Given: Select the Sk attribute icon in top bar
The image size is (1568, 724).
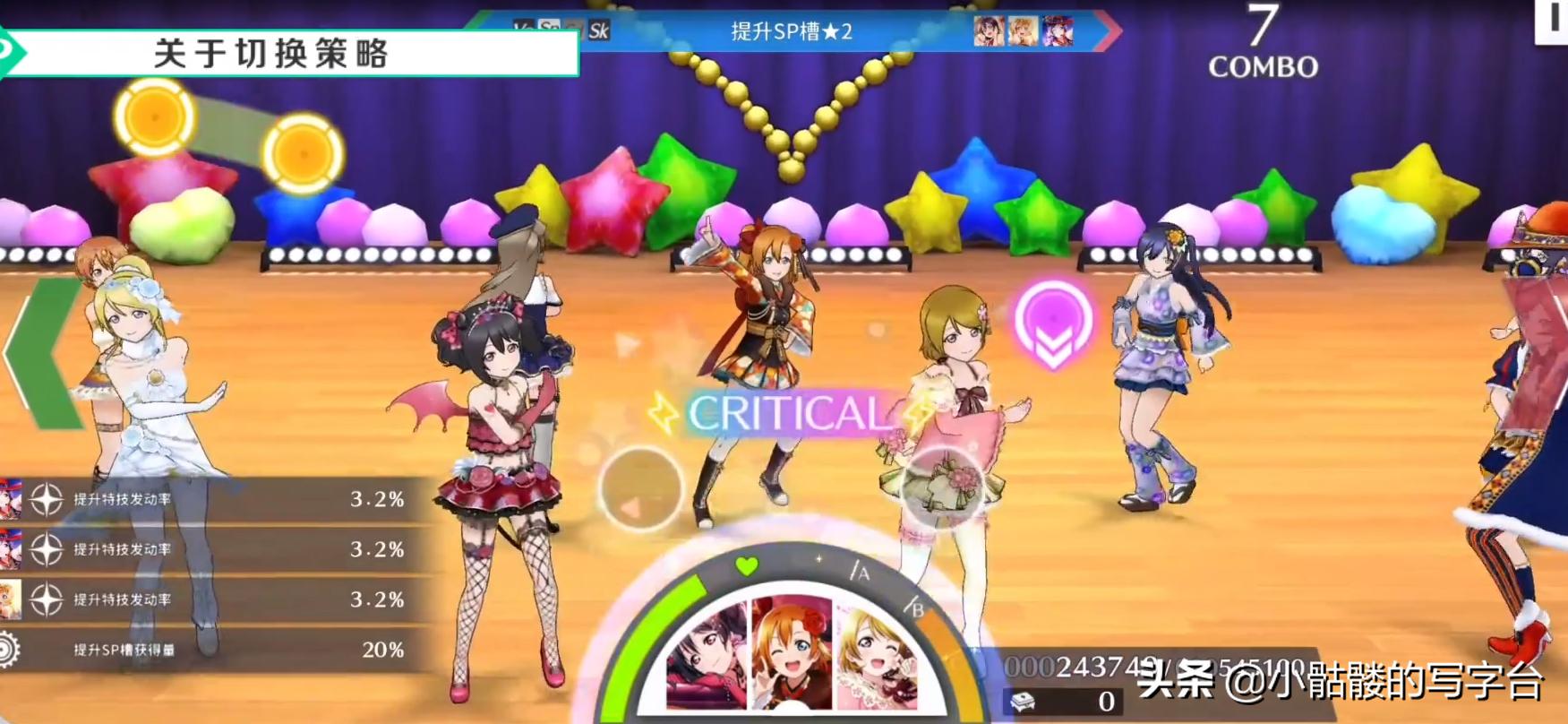Looking at the screenshot, I should [x=601, y=30].
